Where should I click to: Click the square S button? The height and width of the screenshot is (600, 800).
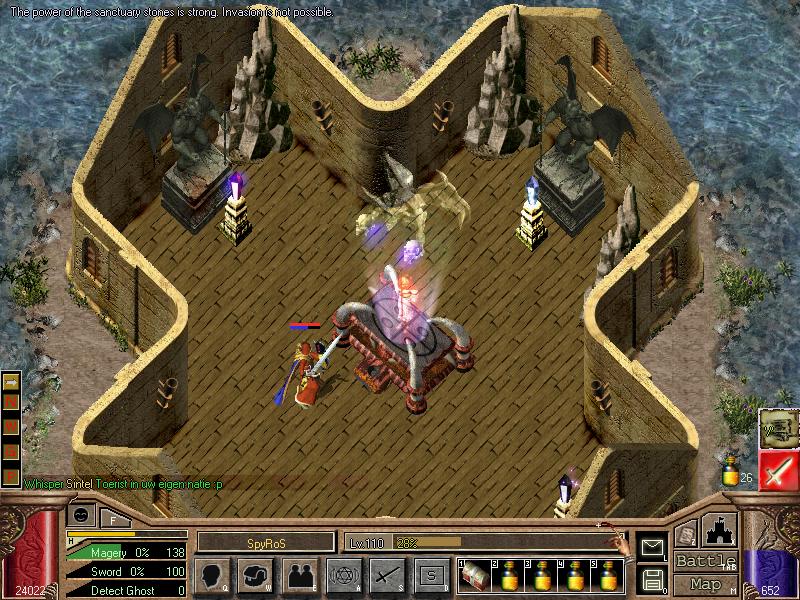click(431, 575)
